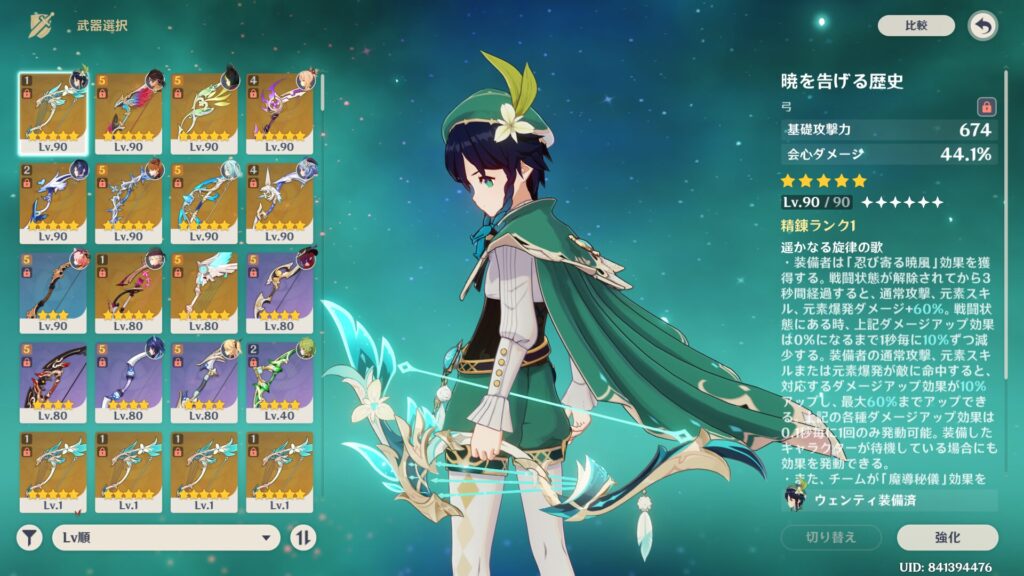Choose the white winged Lv.80 bow
This screenshot has width=1024, height=576.
(204, 291)
